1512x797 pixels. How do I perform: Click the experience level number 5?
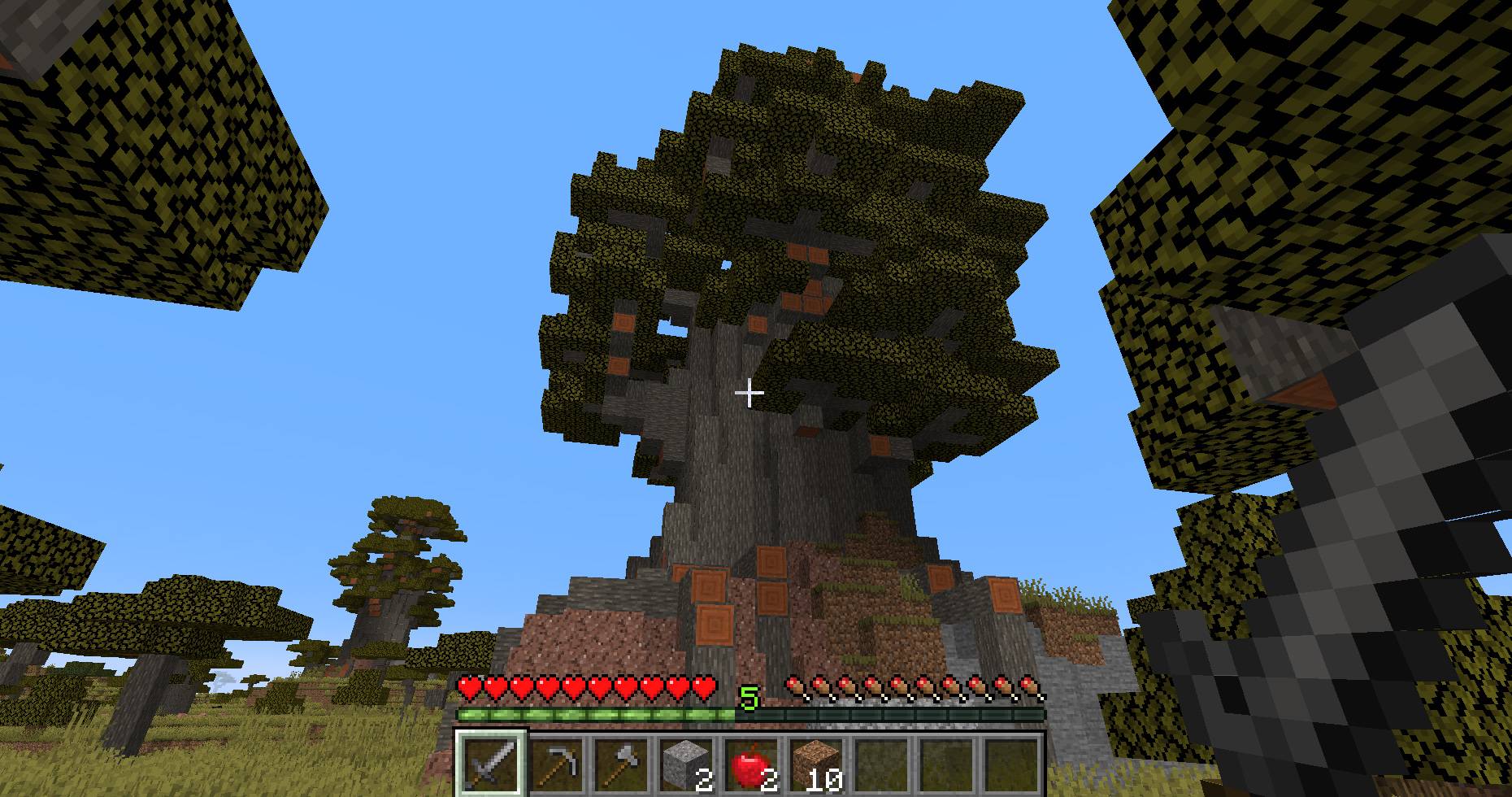click(x=749, y=698)
